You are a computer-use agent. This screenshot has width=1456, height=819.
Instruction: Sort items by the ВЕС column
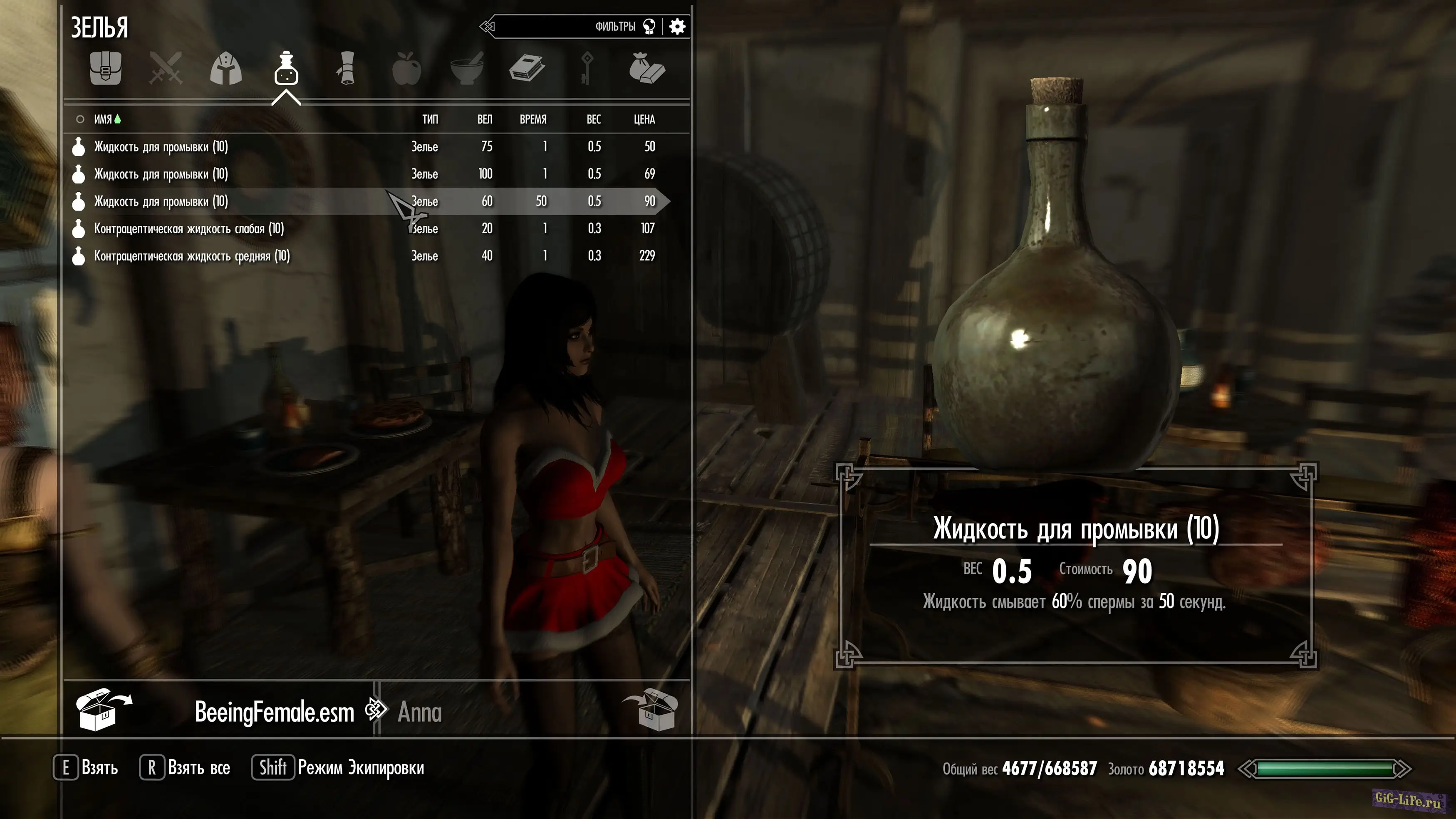pos(594,119)
